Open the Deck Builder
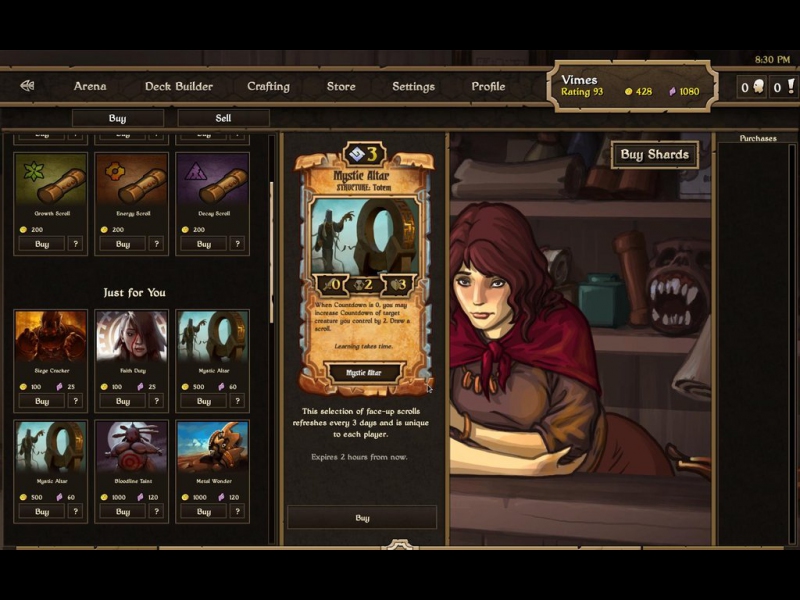800x600 pixels. [x=179, y=86]
